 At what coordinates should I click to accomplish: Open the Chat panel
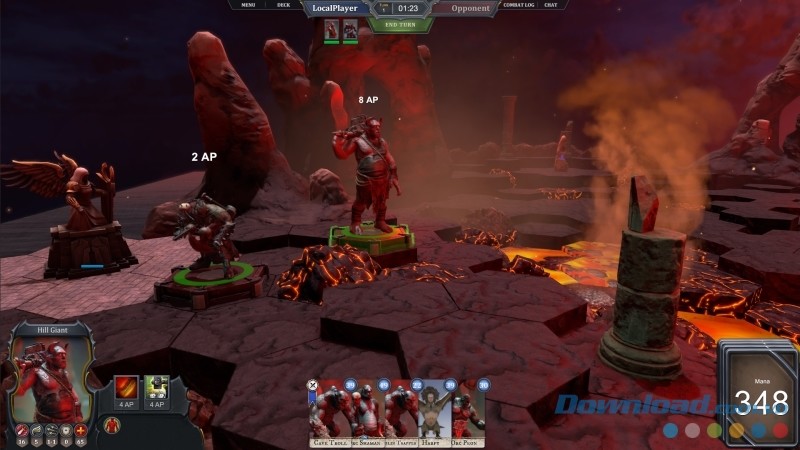point(550,6)
